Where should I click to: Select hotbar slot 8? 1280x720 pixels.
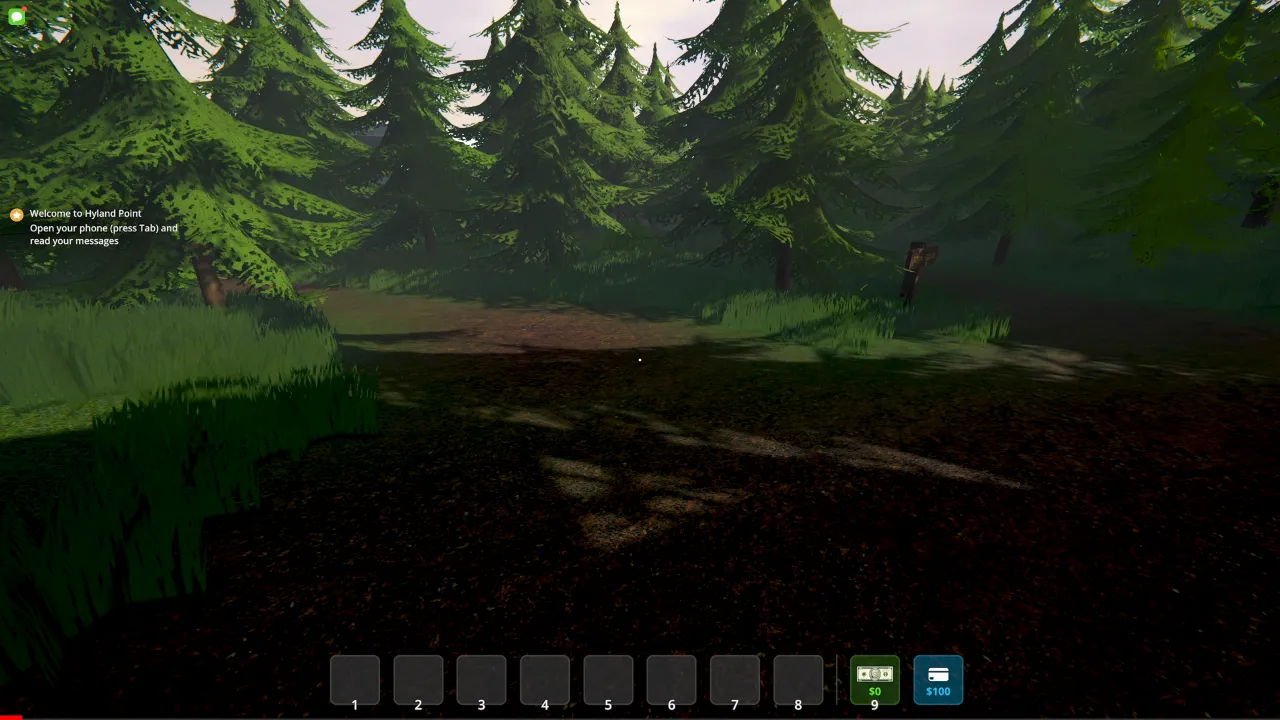[798, 678]
